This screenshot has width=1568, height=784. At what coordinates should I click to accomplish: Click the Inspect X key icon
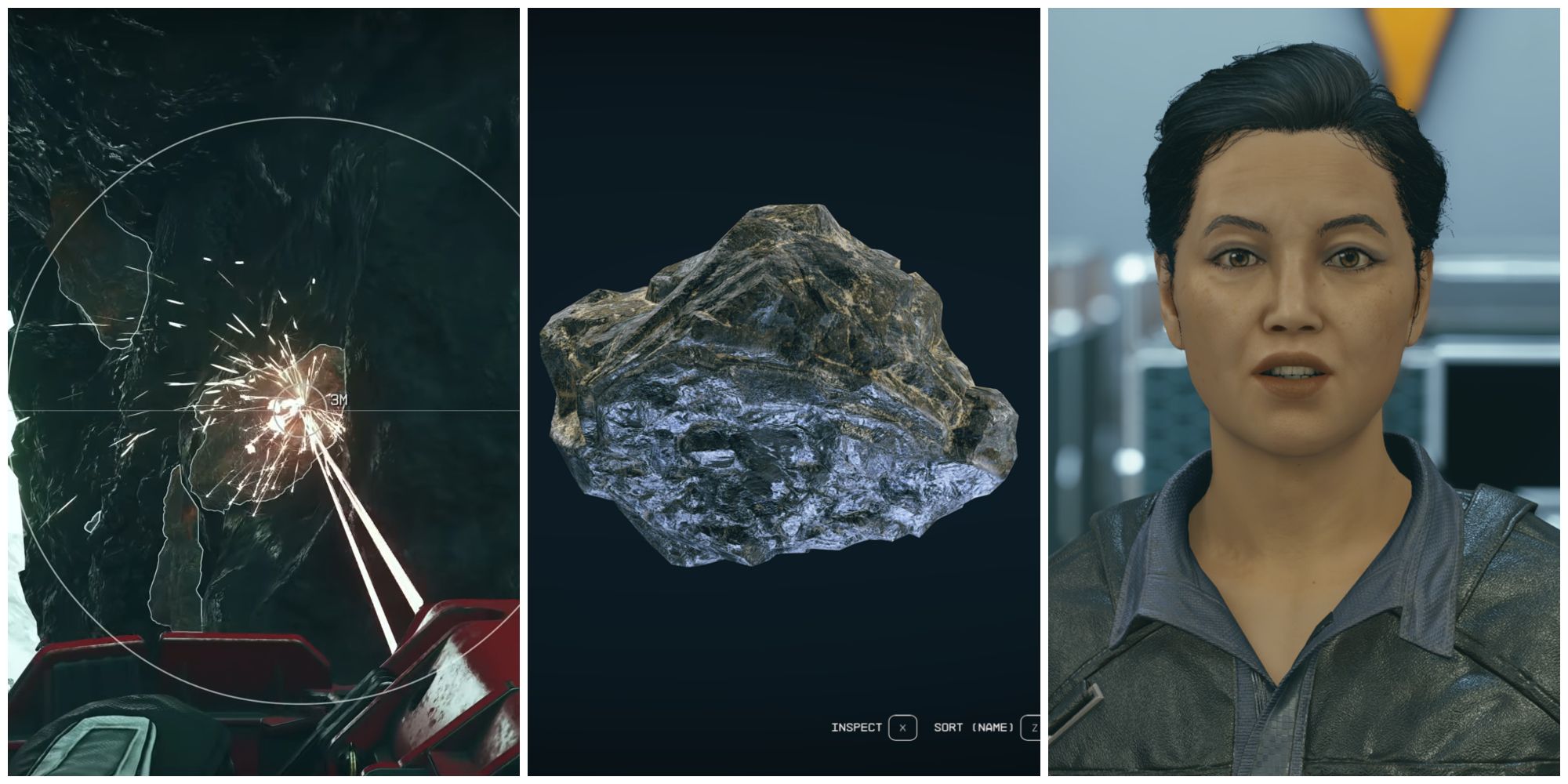click(x=903, y=727)
